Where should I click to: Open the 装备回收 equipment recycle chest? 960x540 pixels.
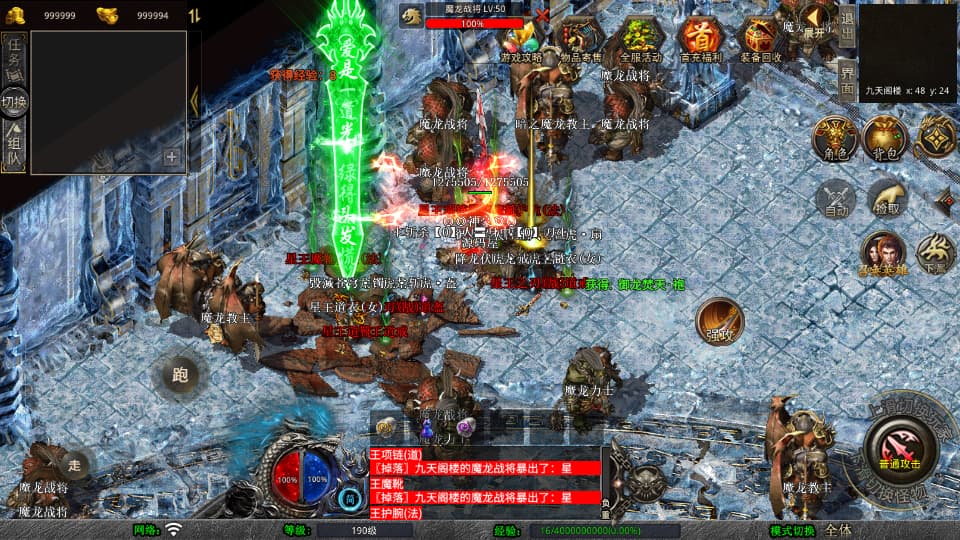coord(761,40)
